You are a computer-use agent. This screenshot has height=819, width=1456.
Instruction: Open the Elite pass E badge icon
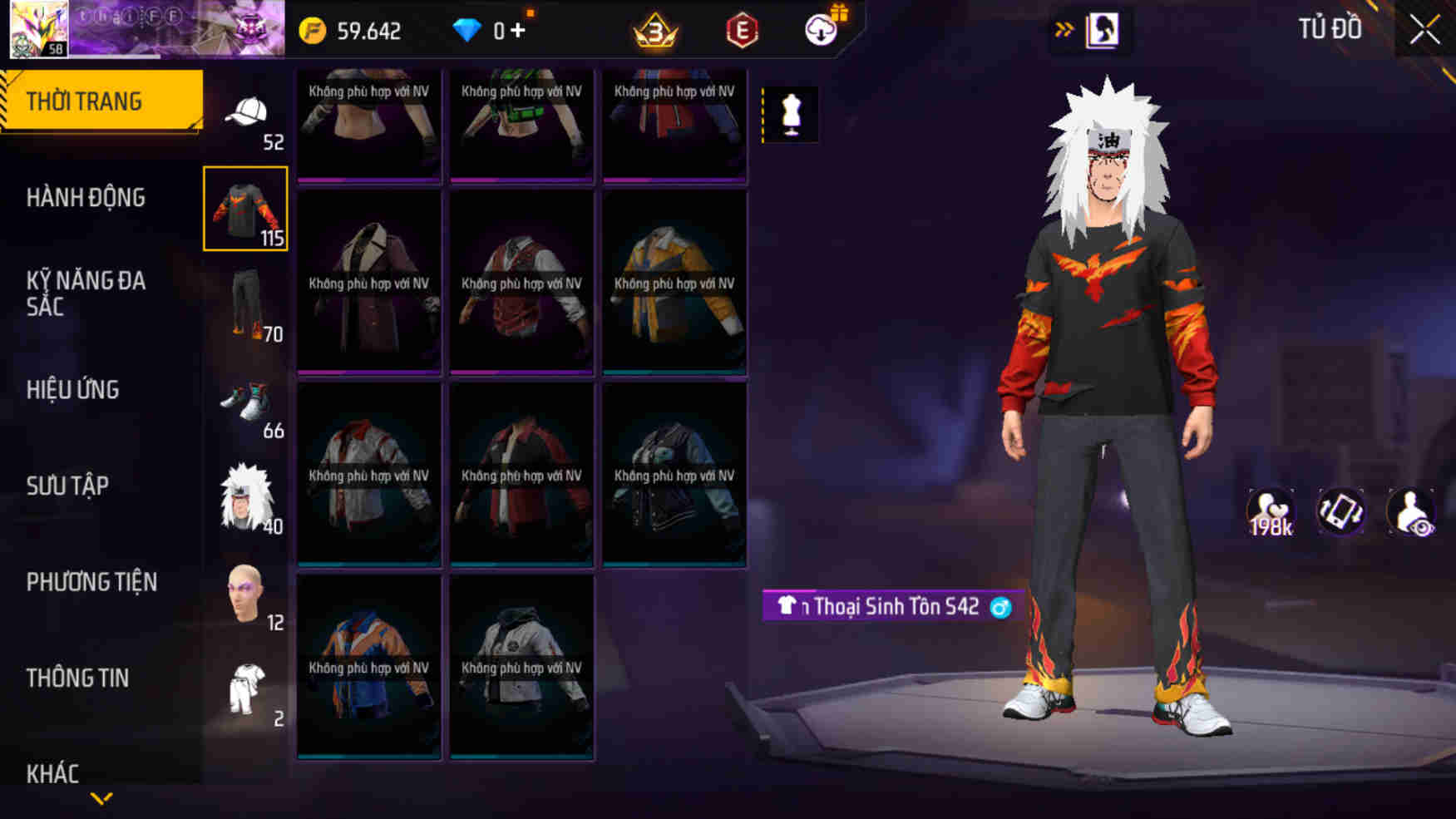tap(743, 27)
